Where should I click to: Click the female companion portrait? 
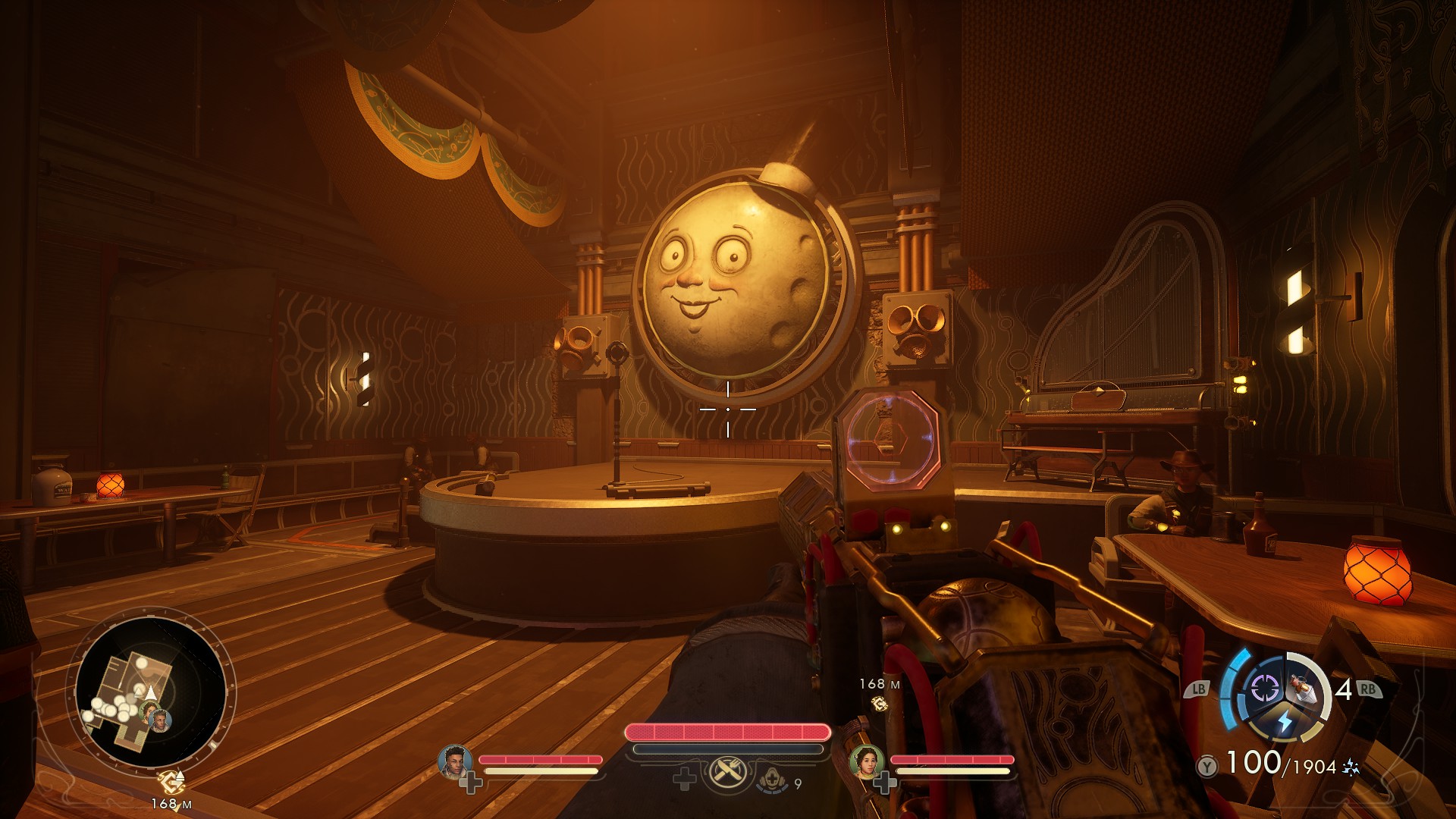865,761
